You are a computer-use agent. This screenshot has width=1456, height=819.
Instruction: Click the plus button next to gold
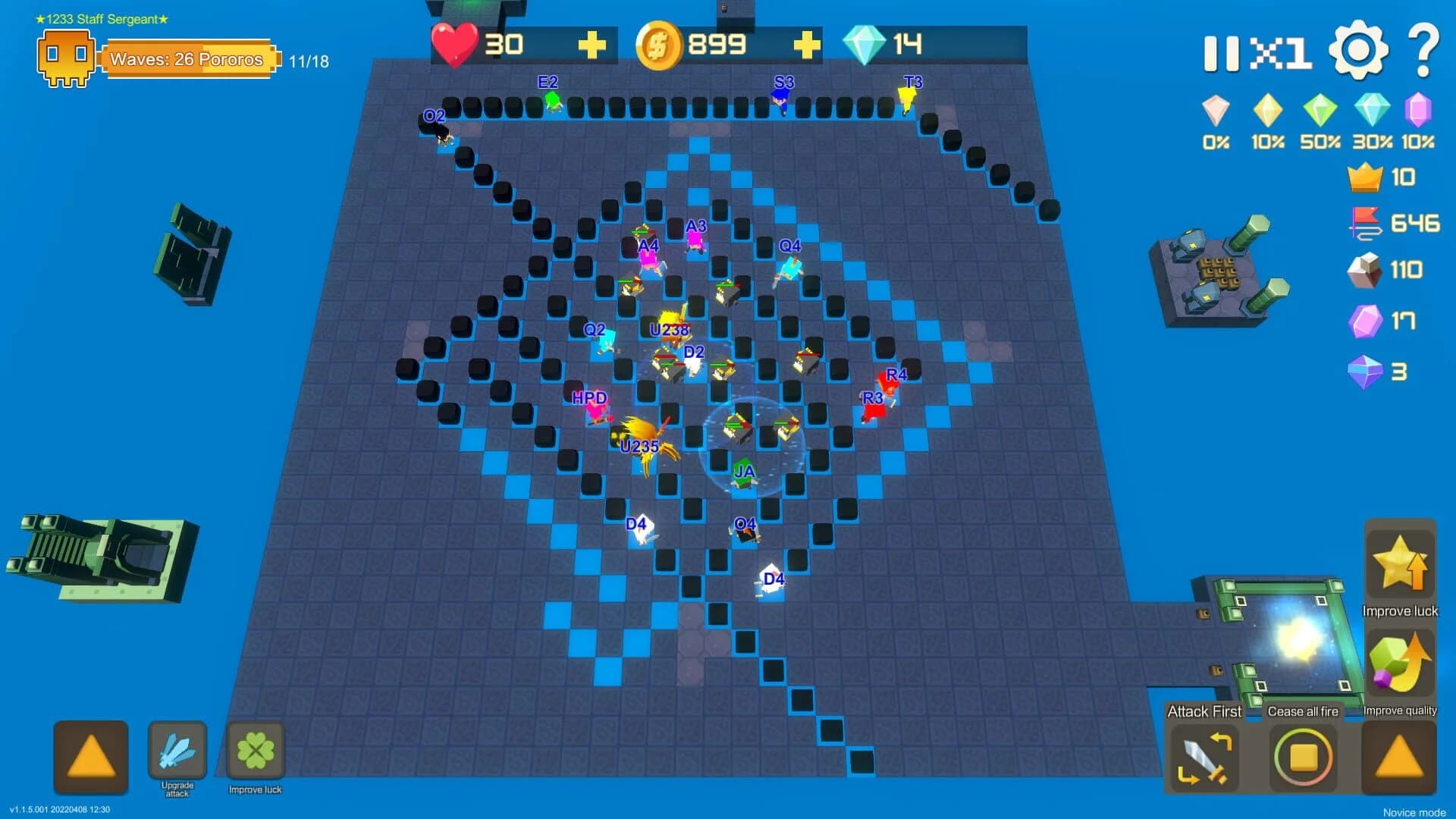click(808, 45)
